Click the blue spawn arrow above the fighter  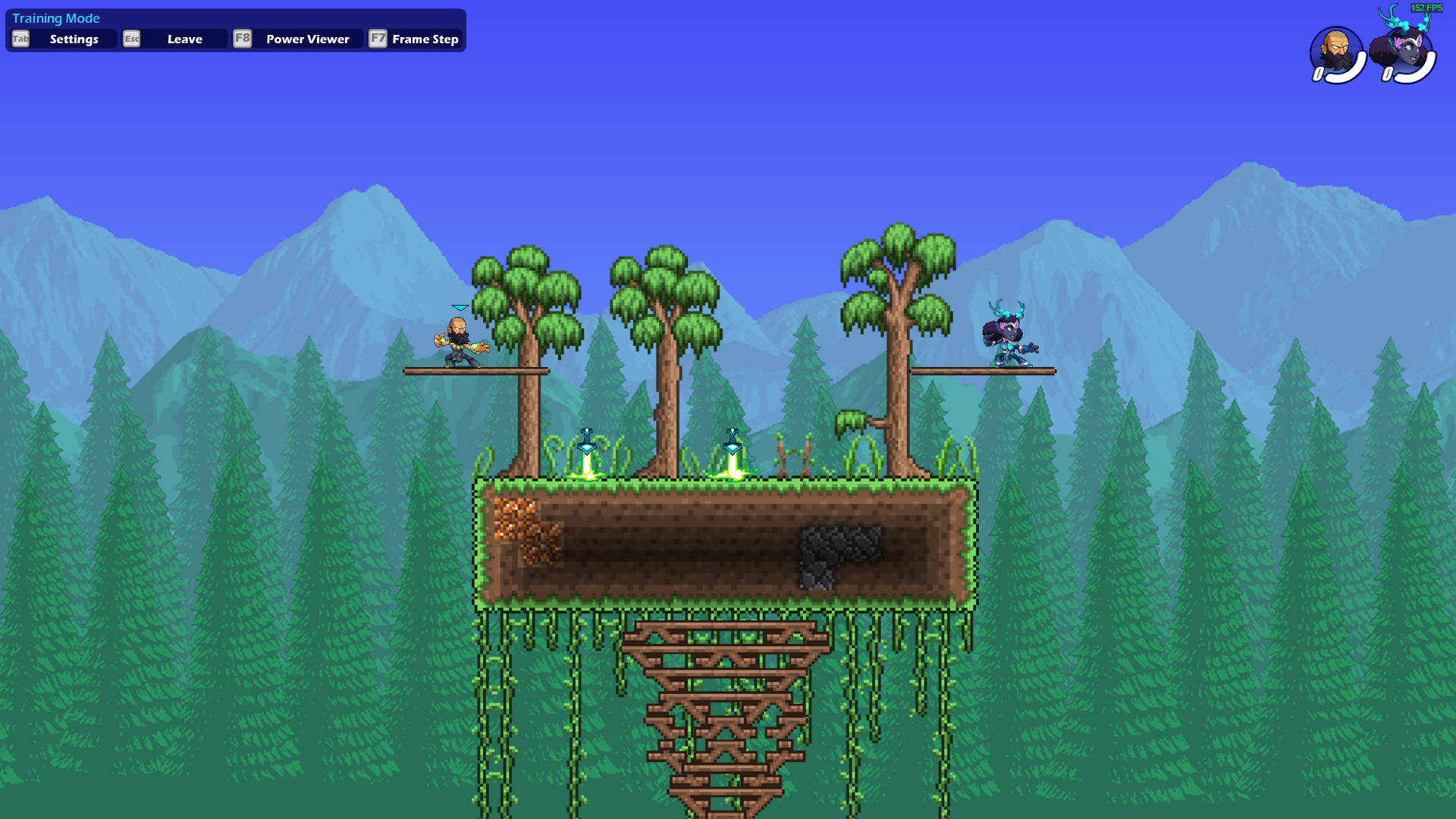460,308
